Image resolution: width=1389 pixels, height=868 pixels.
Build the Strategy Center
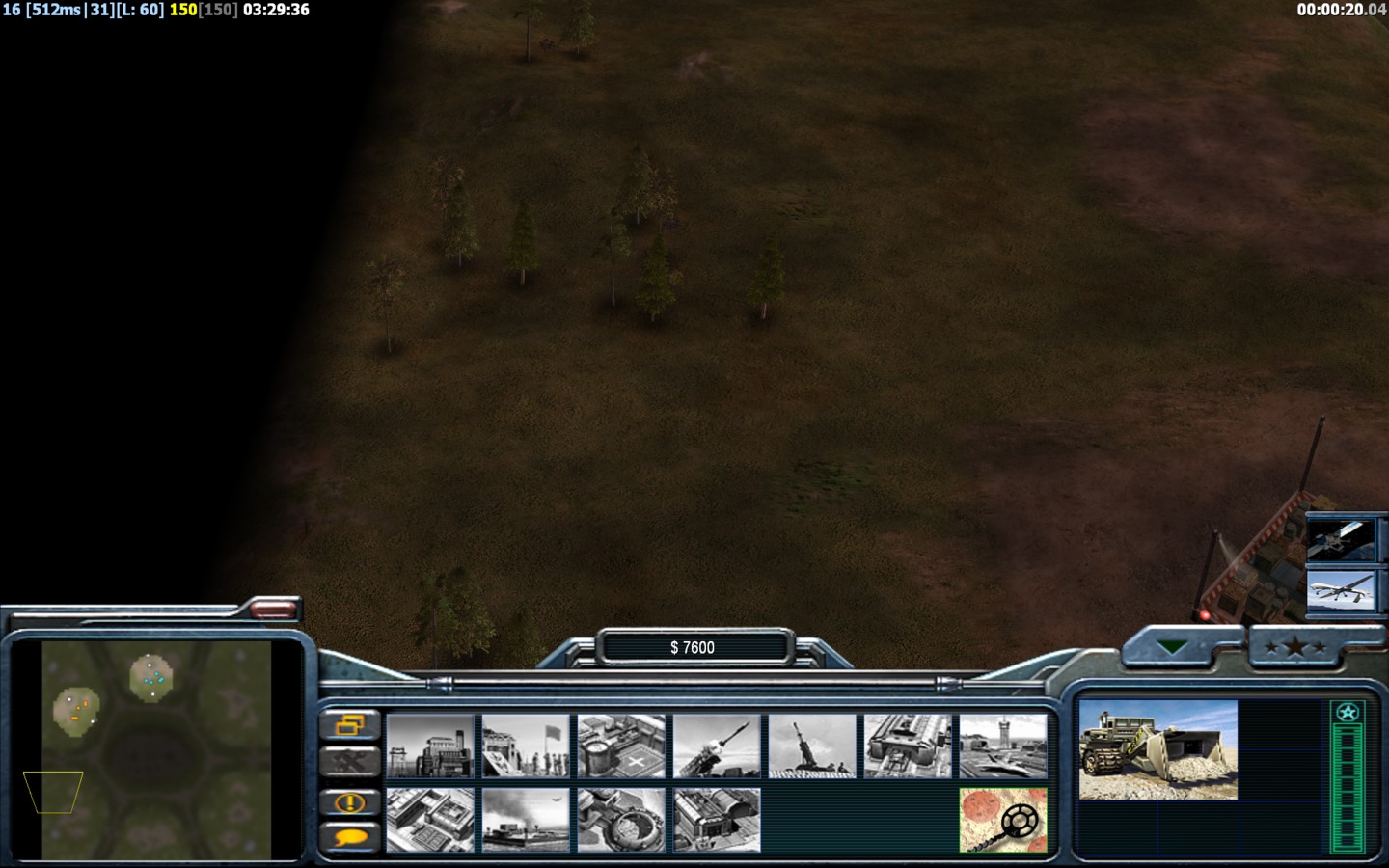point(430,820)
